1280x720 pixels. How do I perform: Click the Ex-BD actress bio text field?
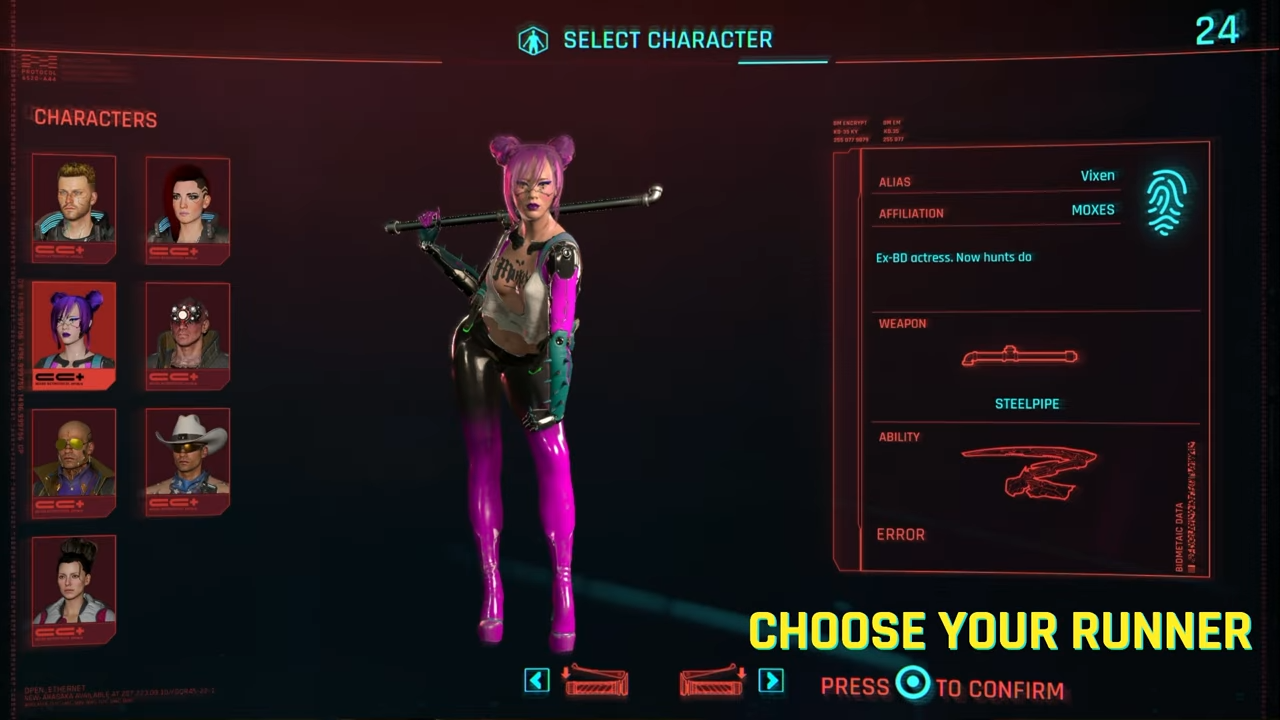pos(953,257)
